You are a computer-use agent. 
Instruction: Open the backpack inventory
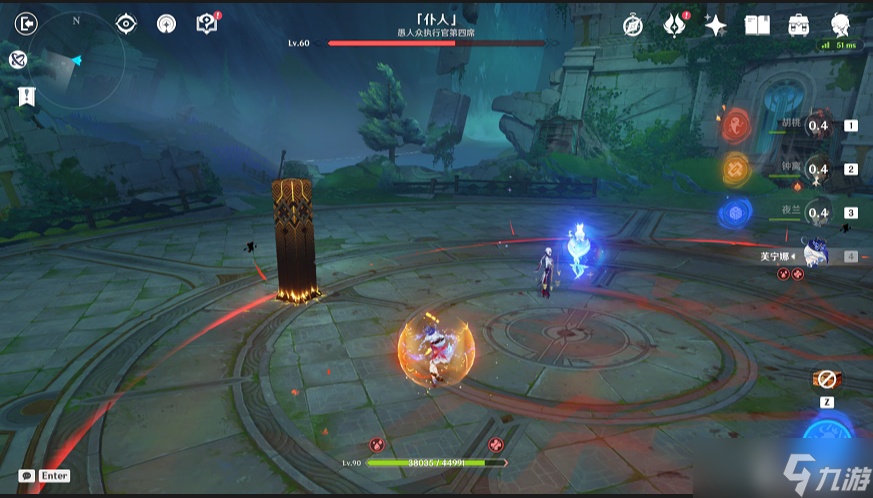798,25
